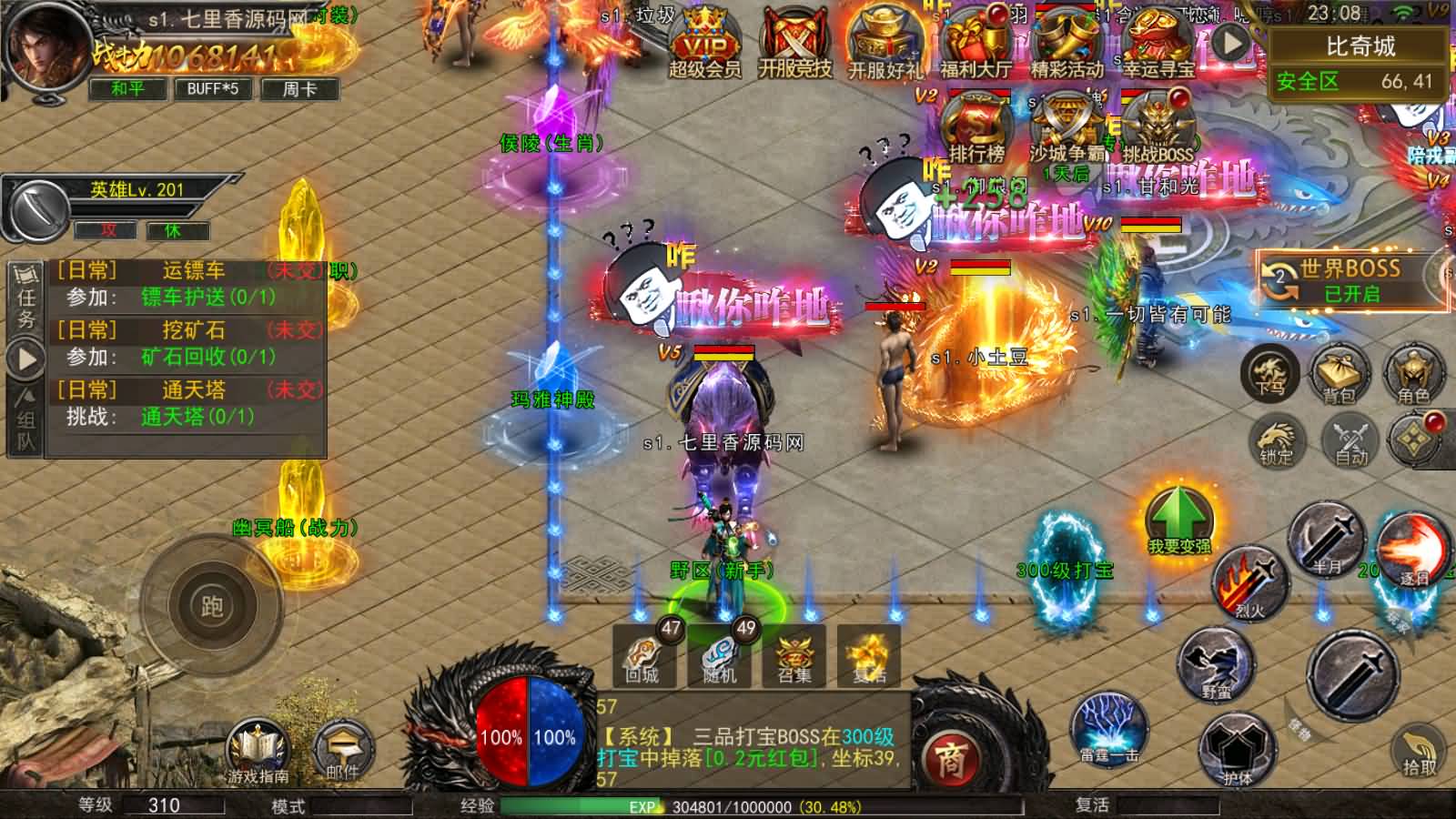Click the EXP experience progress bar
This screenshot has width=1456, height=819.
click(x=637, y=804)
